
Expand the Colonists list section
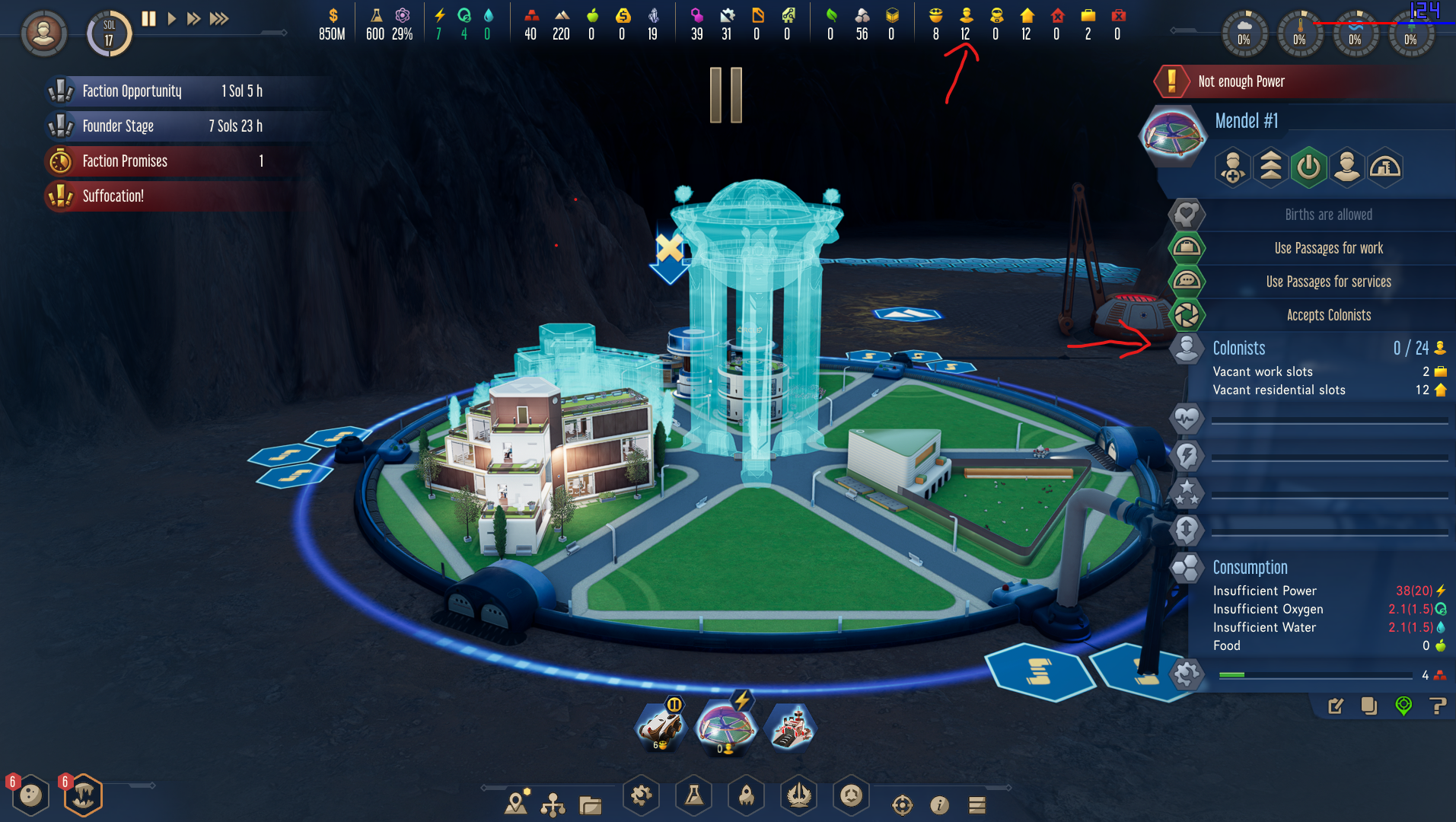[x=1186, y=348]
